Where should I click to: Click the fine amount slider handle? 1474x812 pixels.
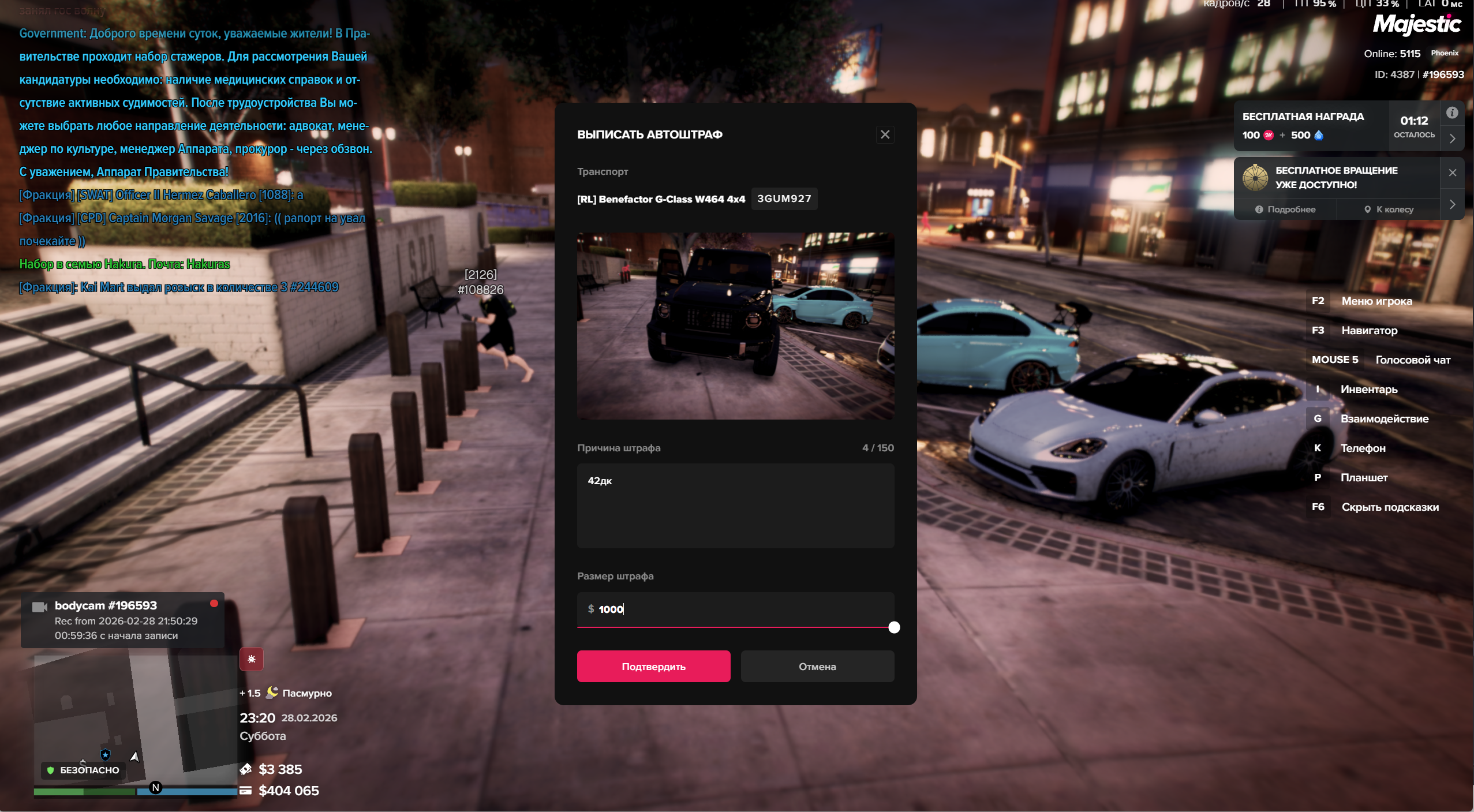[x=893, y=627]
